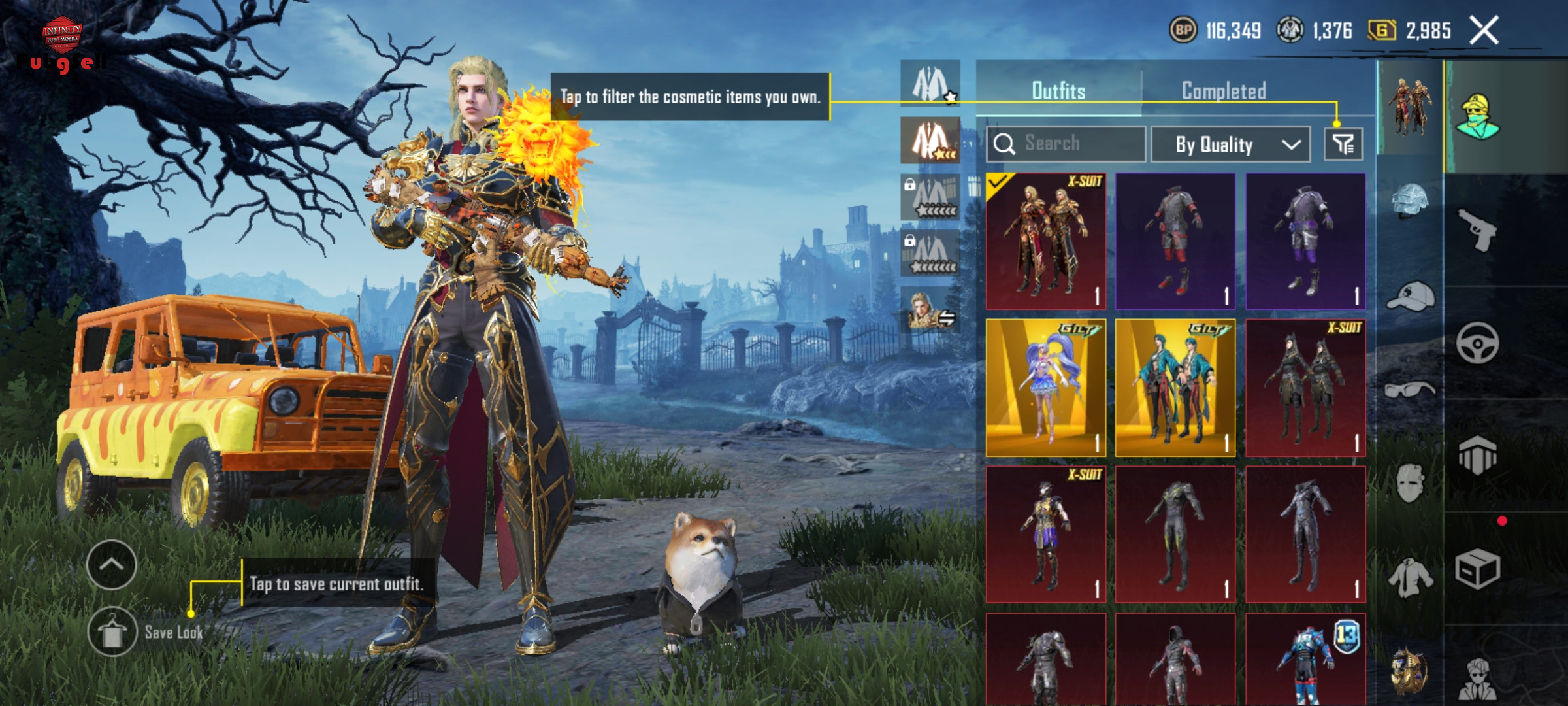The width and height of the screenshot is (1568, 706).
Task: Choose the baseball cap subcategory icon
Action: [1410, 297]
